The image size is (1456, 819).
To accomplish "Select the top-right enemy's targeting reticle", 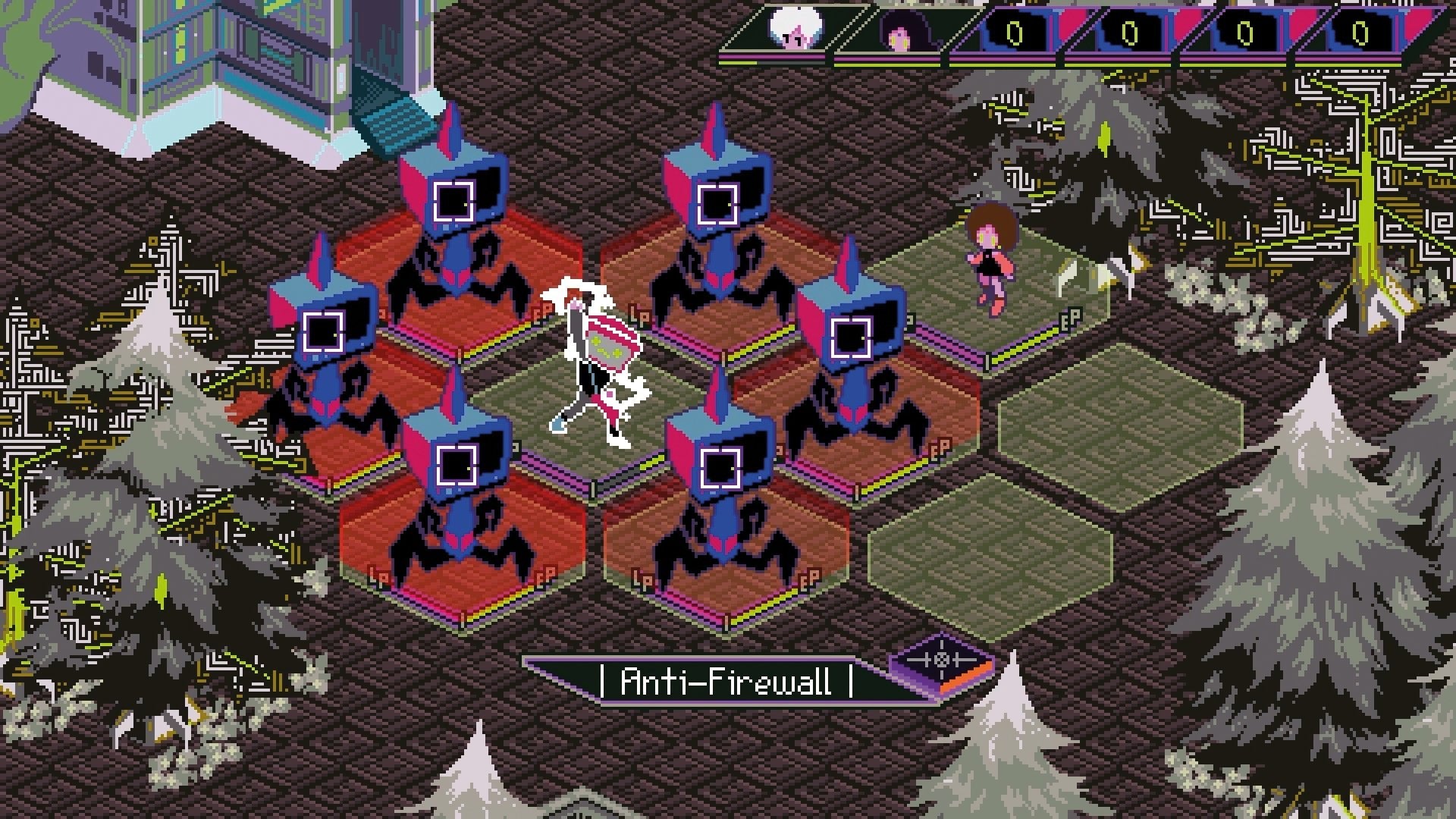I will click(x=719, y=204).
